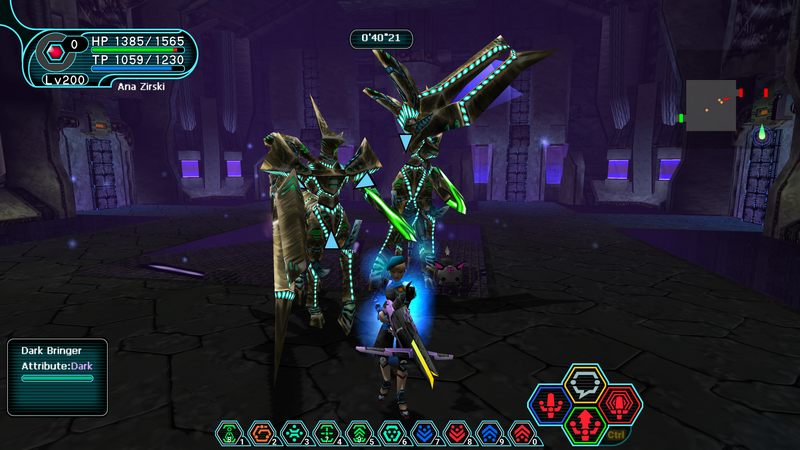Use the orange icon in hotbar slot 2

[261, 432]
